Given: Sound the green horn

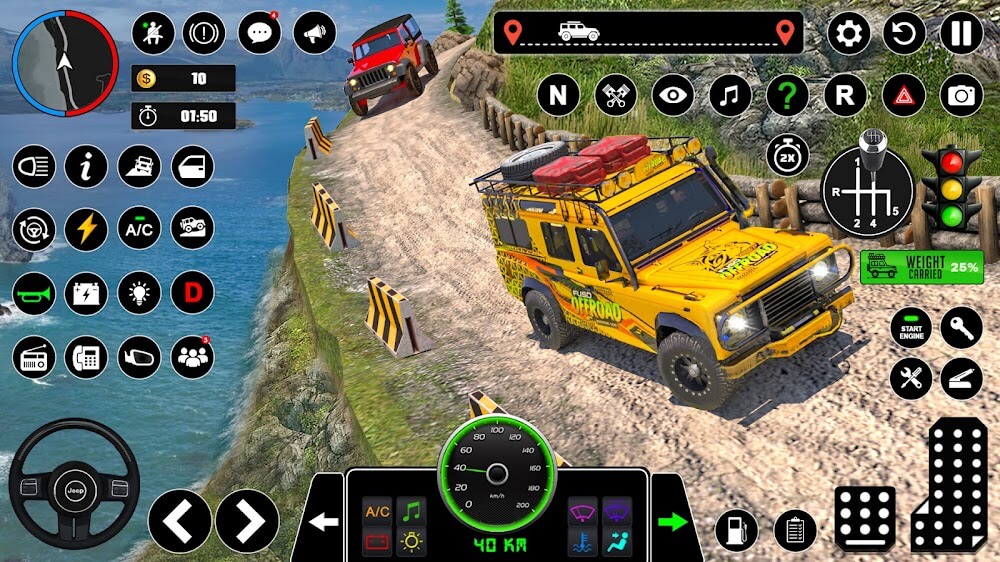Looking at the screenshot, I should coord(33,293).
